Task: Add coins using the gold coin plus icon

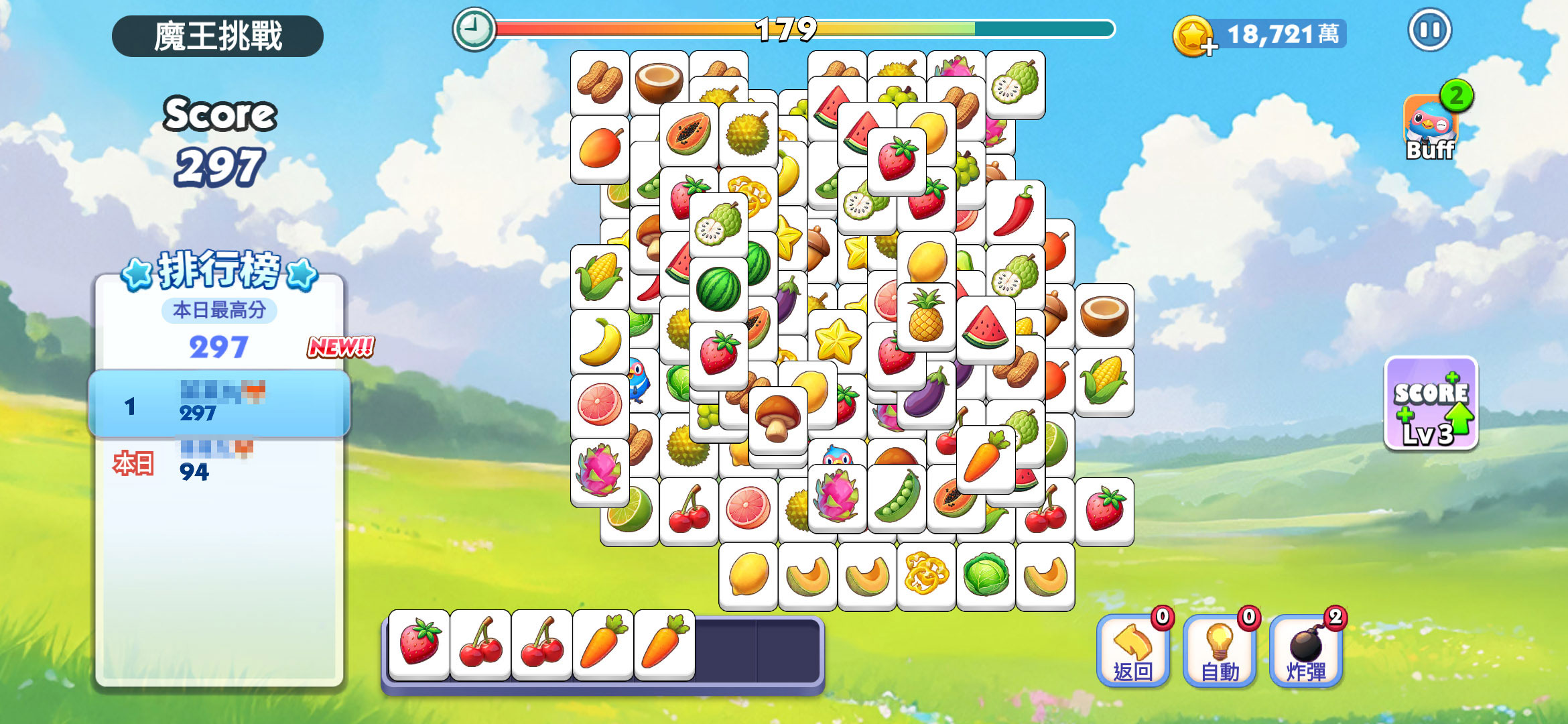Action: click(1193, 36)
